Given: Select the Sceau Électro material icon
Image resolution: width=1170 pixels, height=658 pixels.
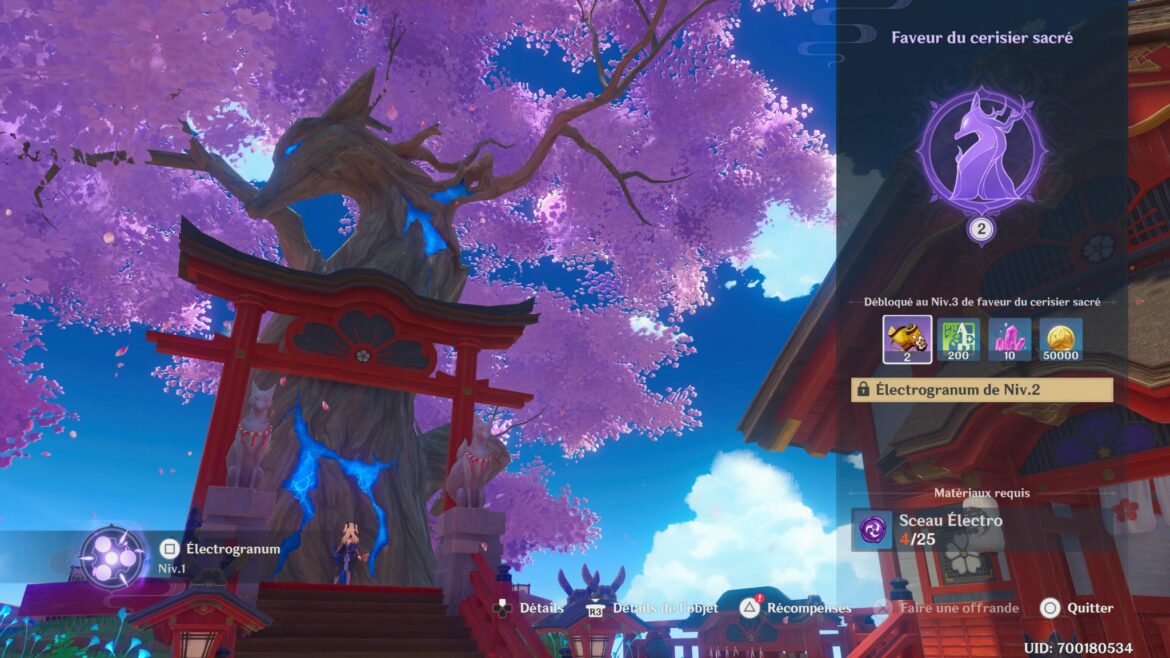Looking at the screenshot, I should click(x=871, y=529).
